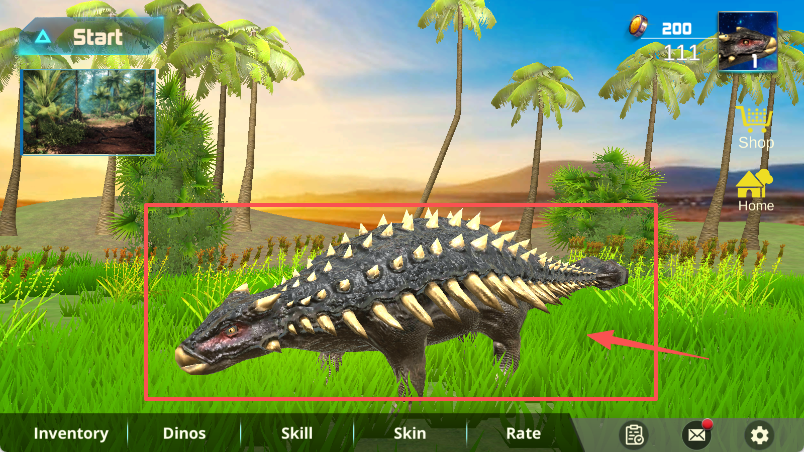This screenshot has width=804, height=452.
Task: Open the Skill menu
Action: 296,433
